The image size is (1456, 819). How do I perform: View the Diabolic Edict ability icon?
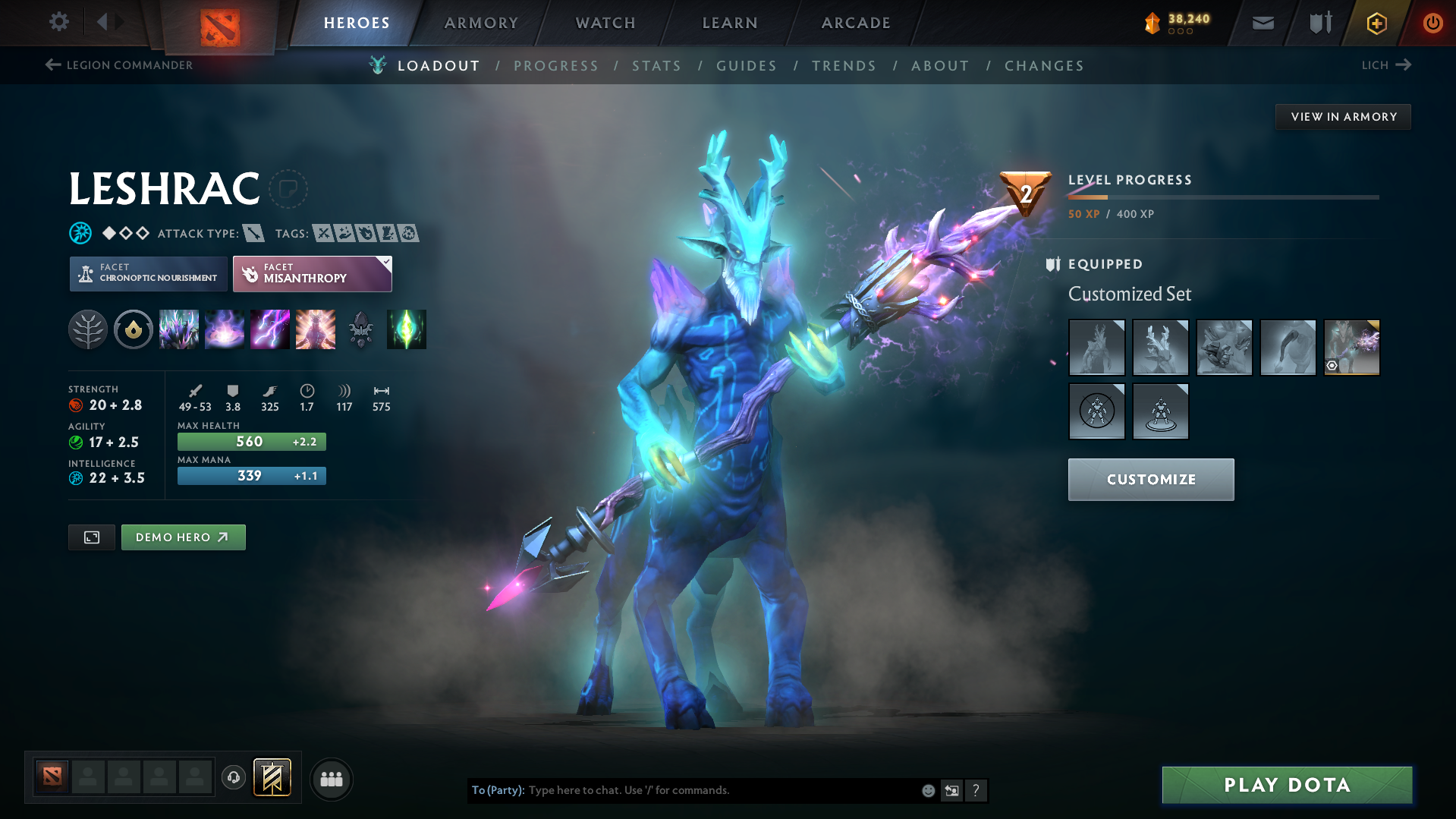coord(225,329)
